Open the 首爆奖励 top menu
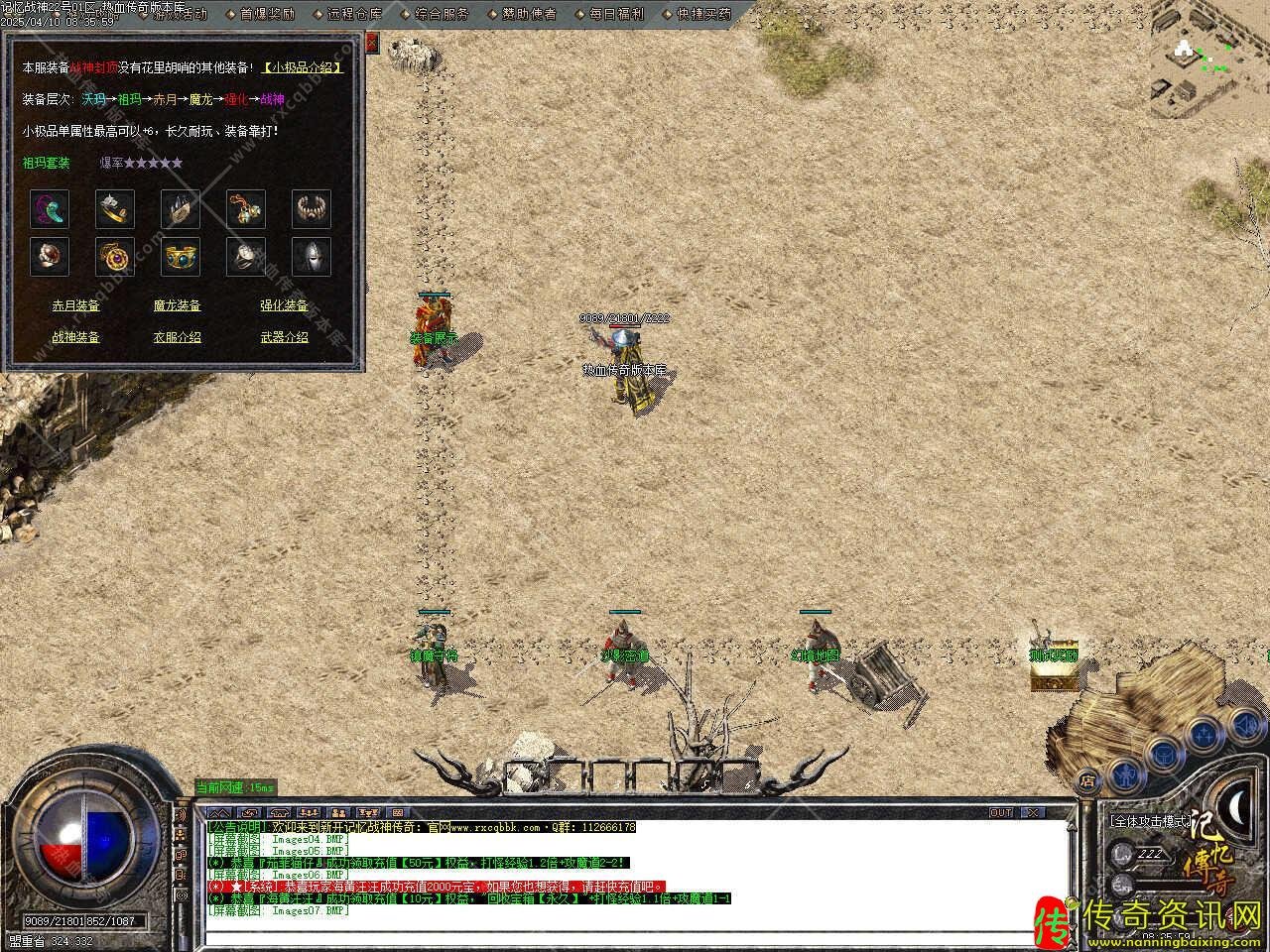Viewport: 1270px width, 952px height. pyautogui.click(x=268, y=14)
